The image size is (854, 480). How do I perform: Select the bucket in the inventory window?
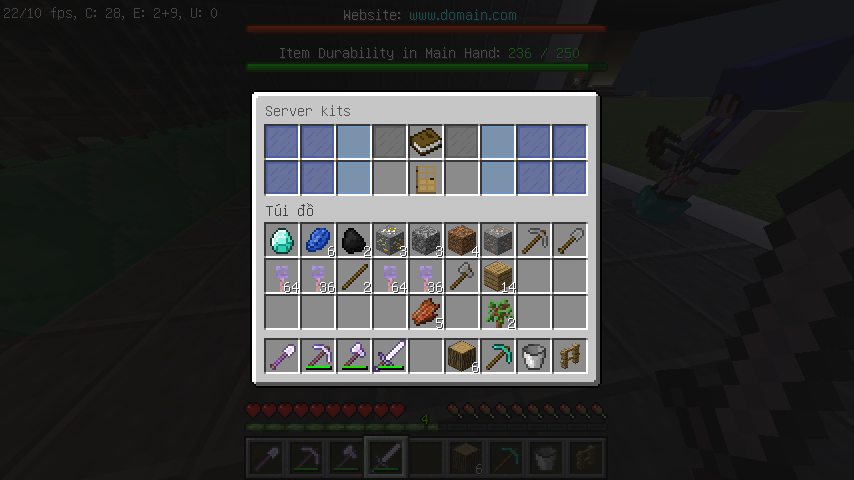pyautogui.click(x=534, y=355)
